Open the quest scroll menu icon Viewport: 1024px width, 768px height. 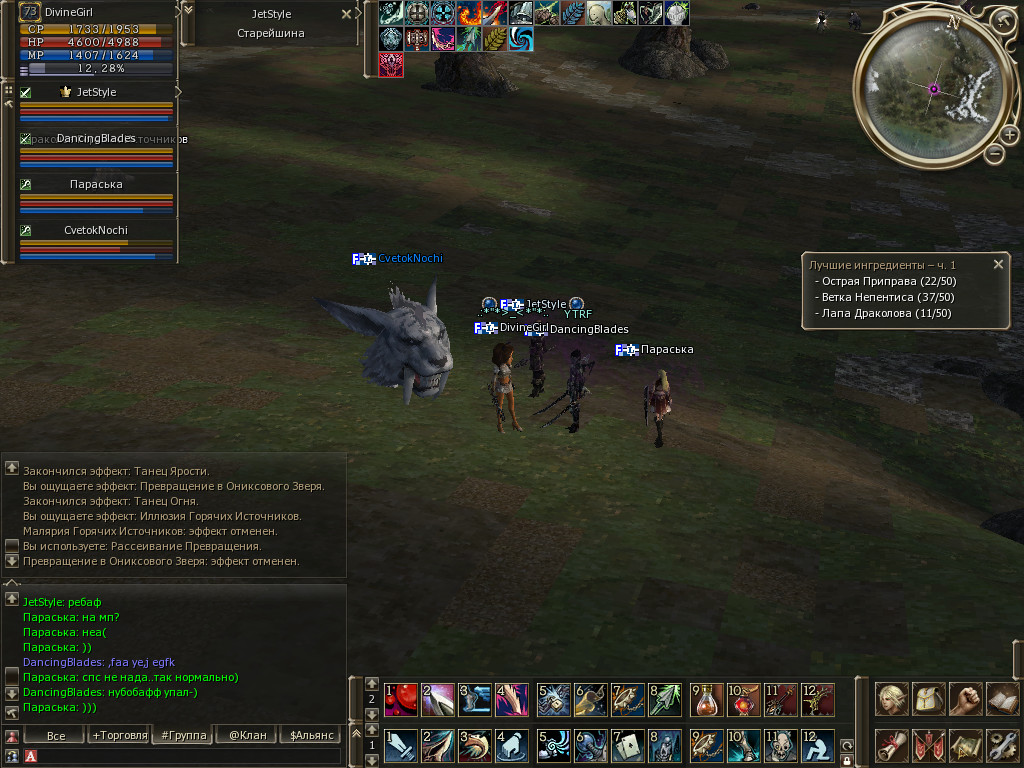(892, 745)
